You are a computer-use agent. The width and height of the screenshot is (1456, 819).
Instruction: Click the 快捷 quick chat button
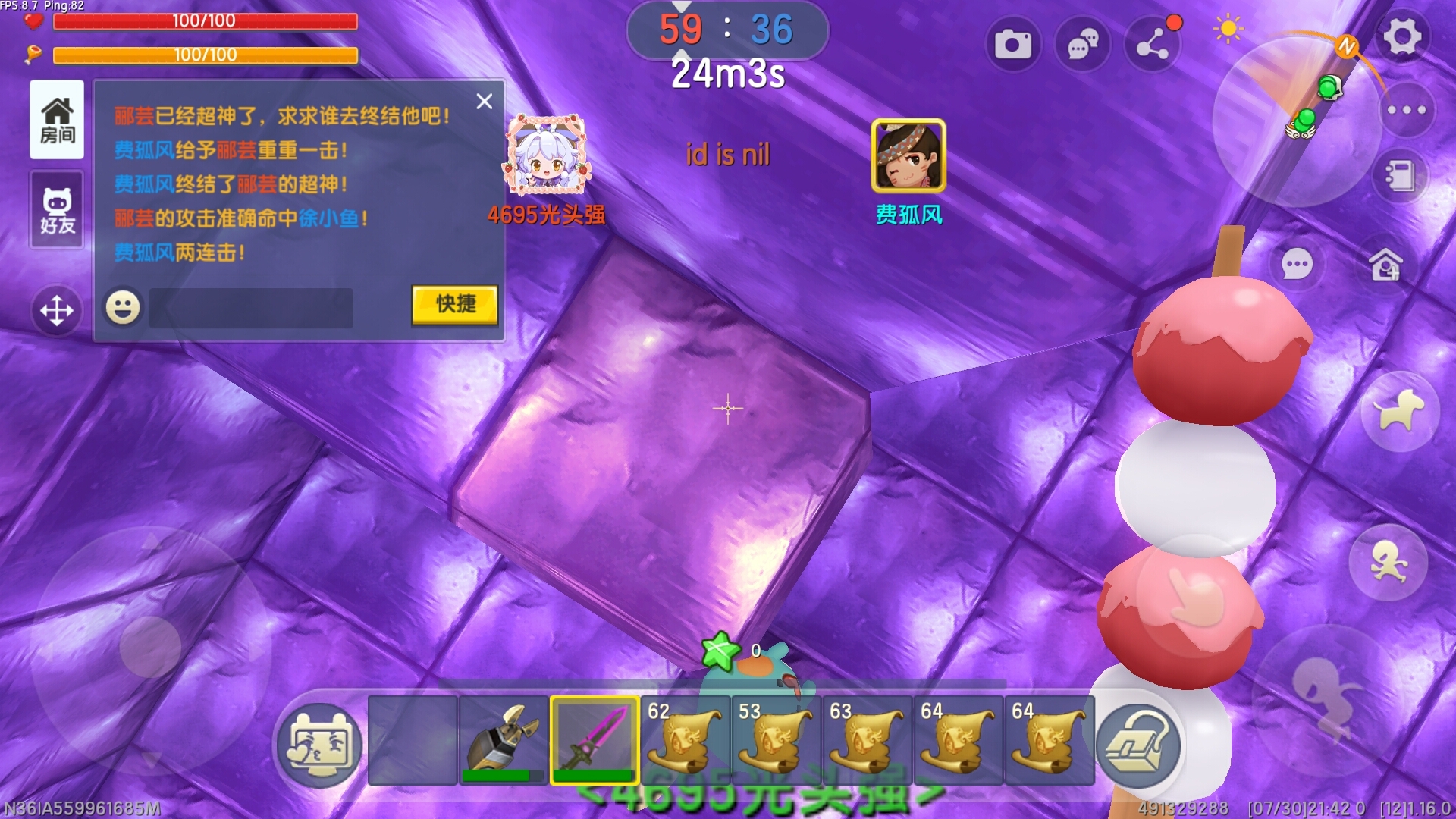click(454, 305)
